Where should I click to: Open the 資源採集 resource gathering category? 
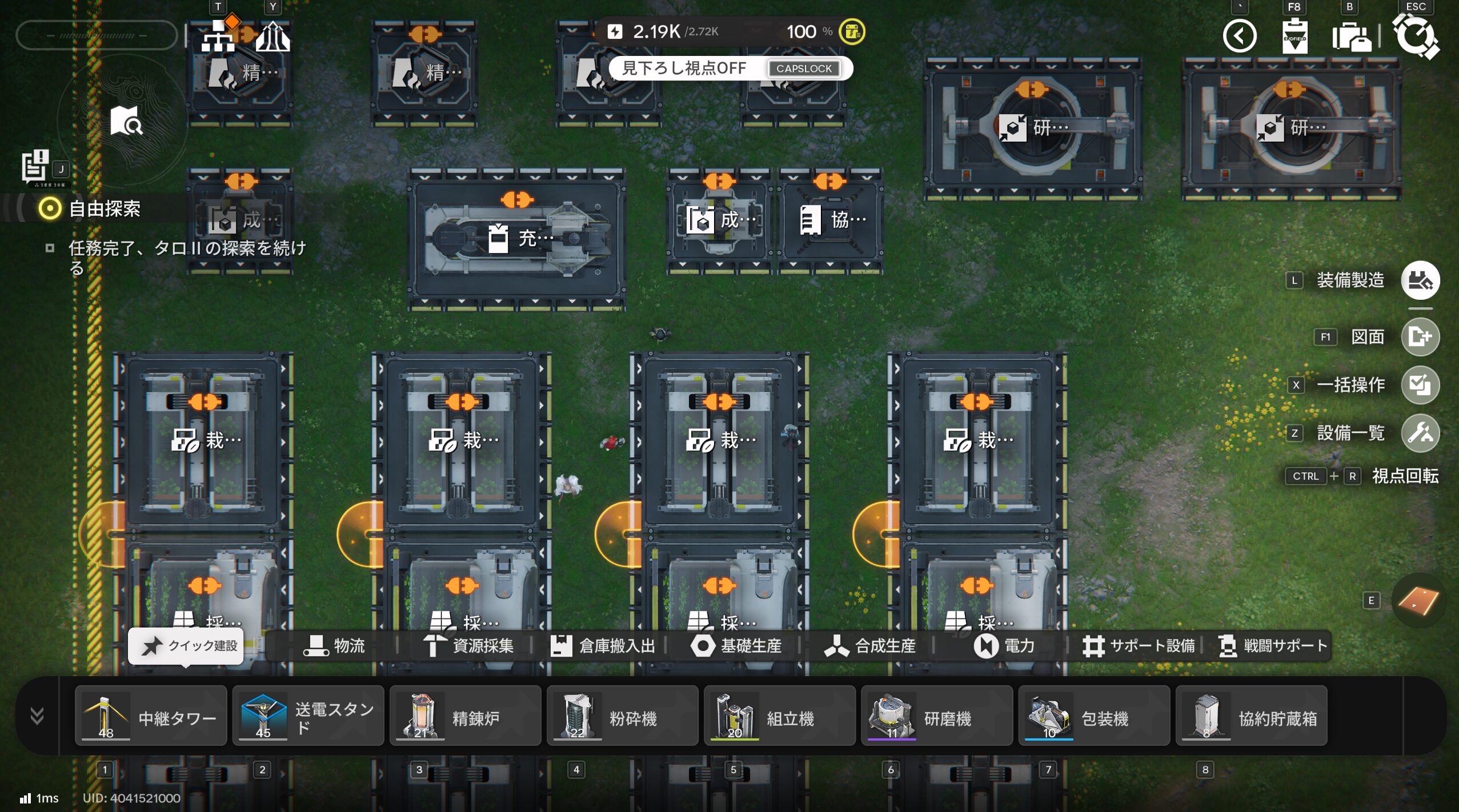click(x=468, y=646)
